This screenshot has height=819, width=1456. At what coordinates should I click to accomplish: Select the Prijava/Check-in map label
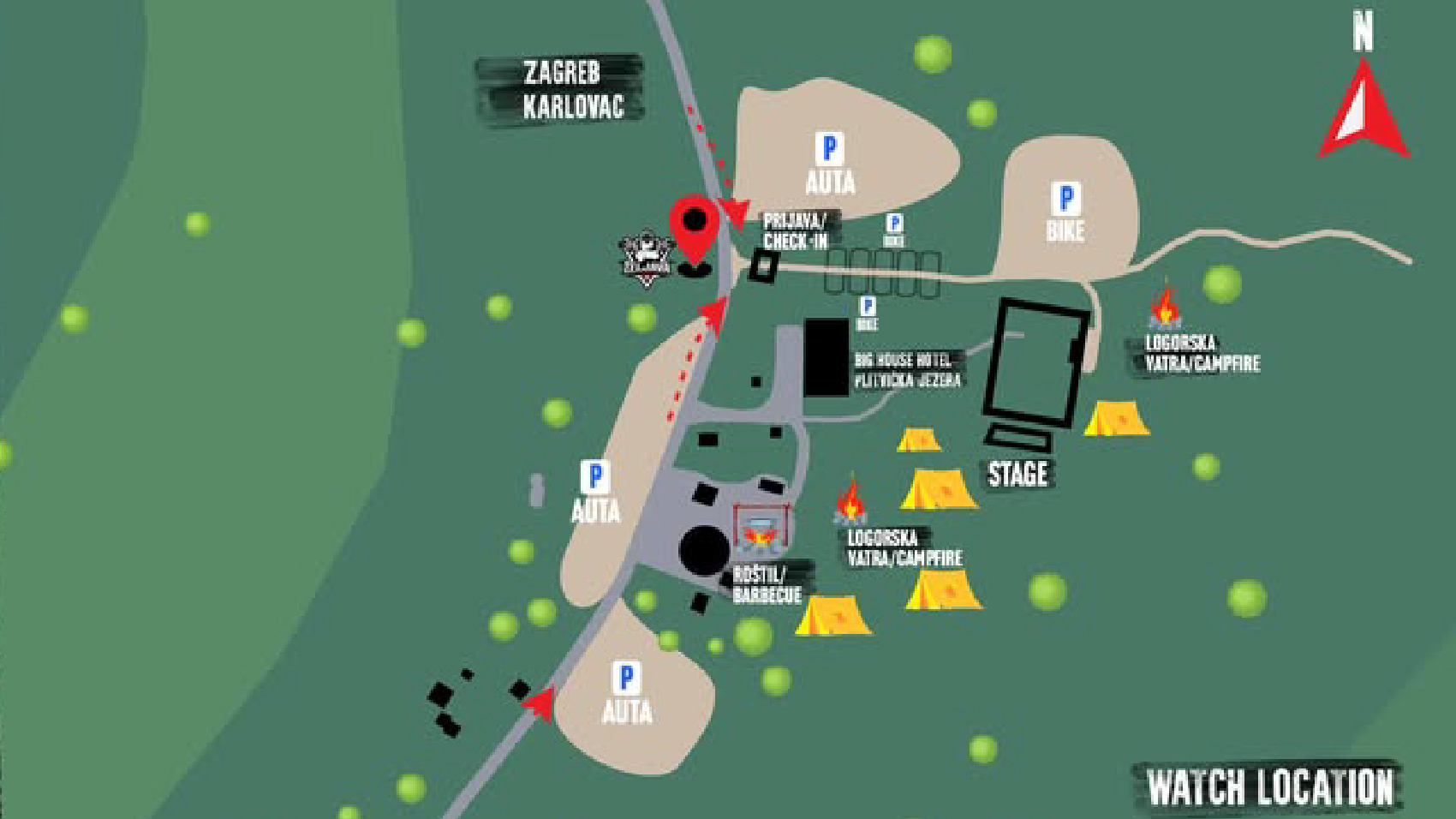tap(797, 231)
